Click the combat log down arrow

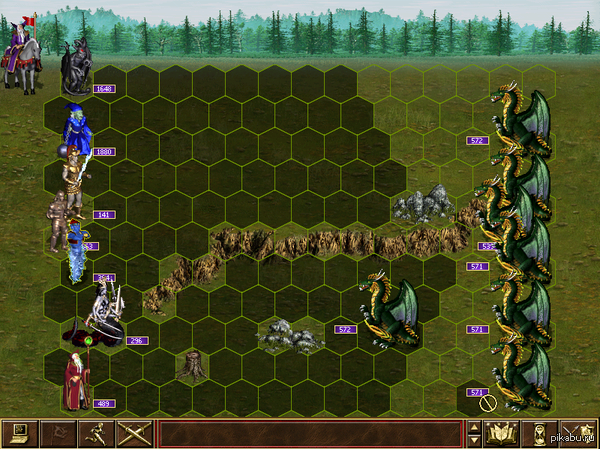click(474, 440)
